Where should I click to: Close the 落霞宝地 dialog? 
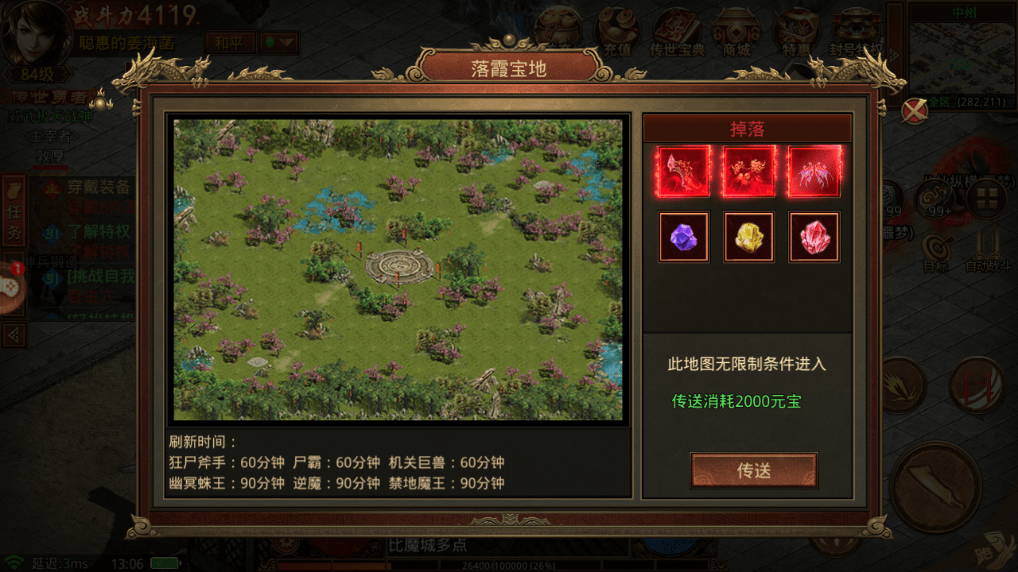(914, 111)
